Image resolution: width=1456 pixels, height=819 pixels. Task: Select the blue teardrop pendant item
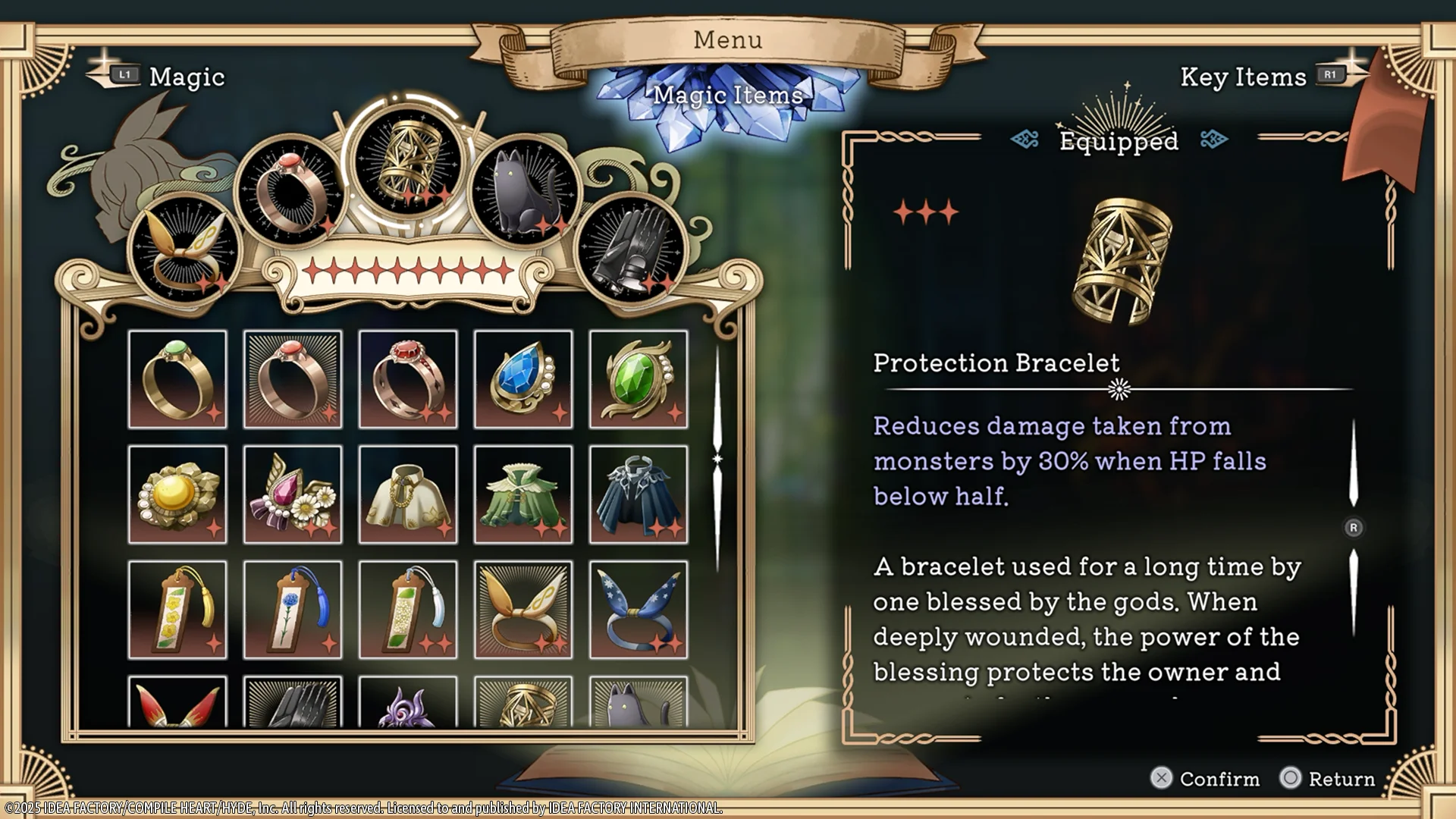[523, 379]
